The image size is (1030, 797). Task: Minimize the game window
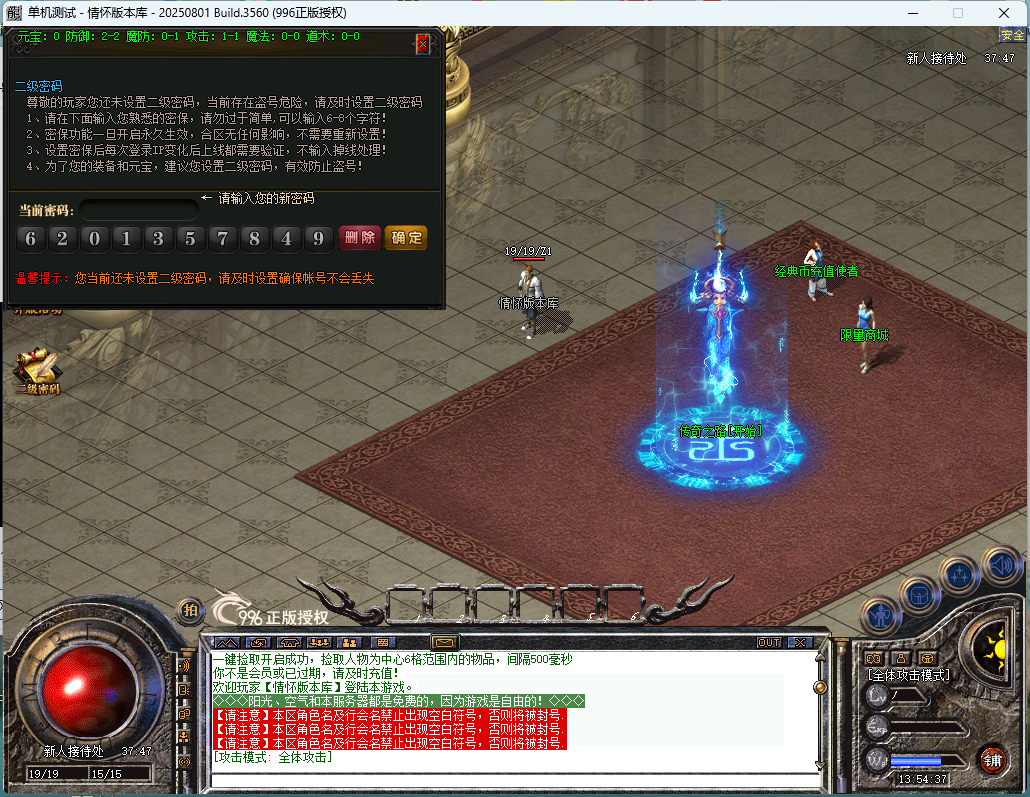pos(912,13)
